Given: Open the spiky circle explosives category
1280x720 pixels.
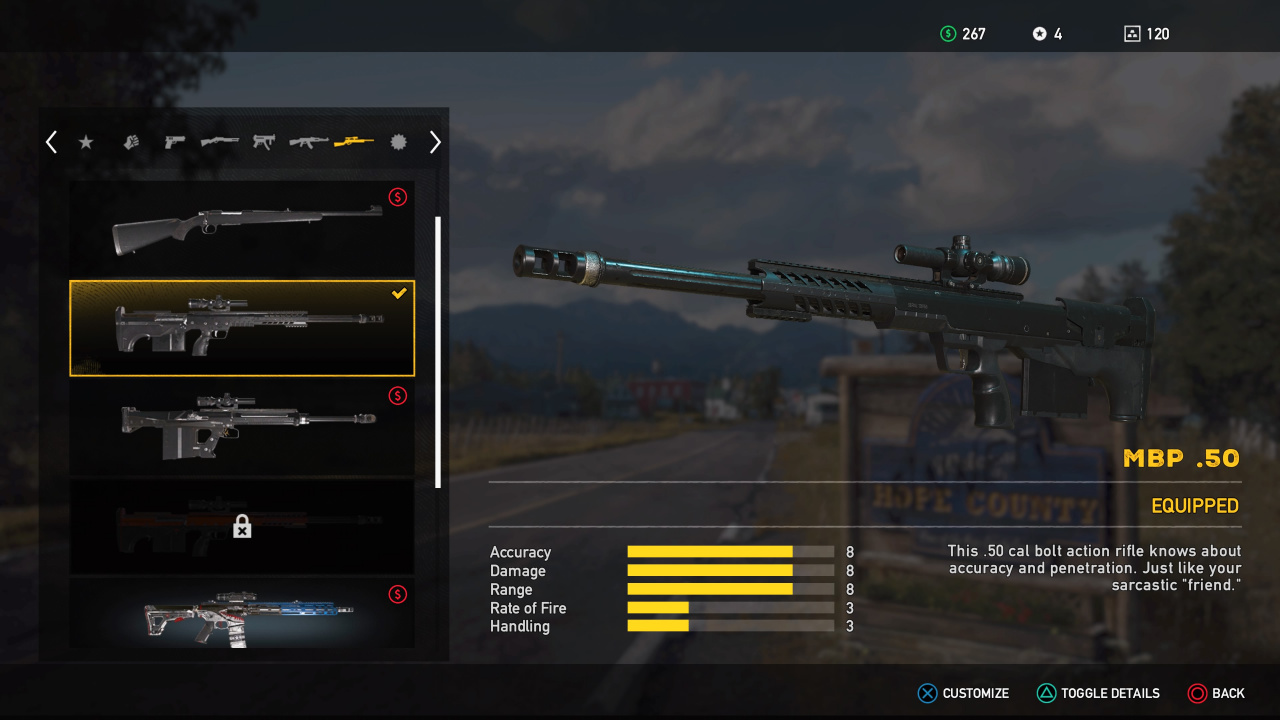Looking at the screenshot, I should click(398, 142).
